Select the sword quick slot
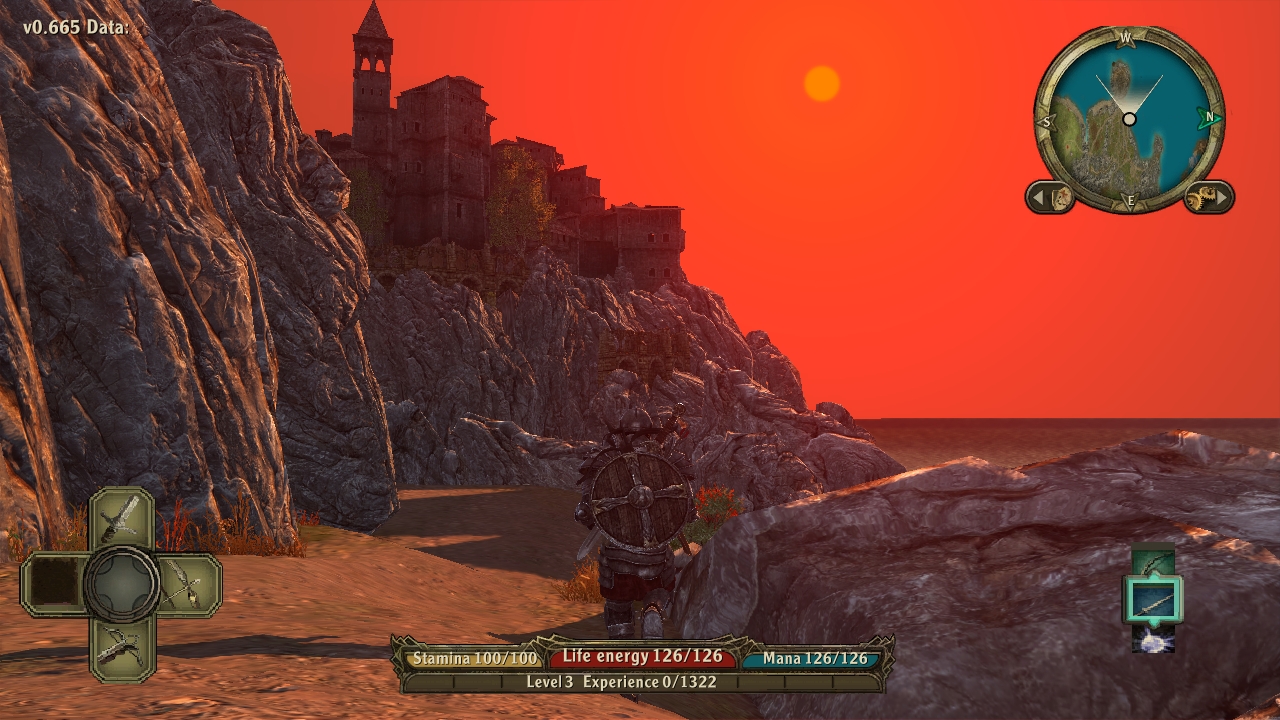1280x720 pixels. 121,518
